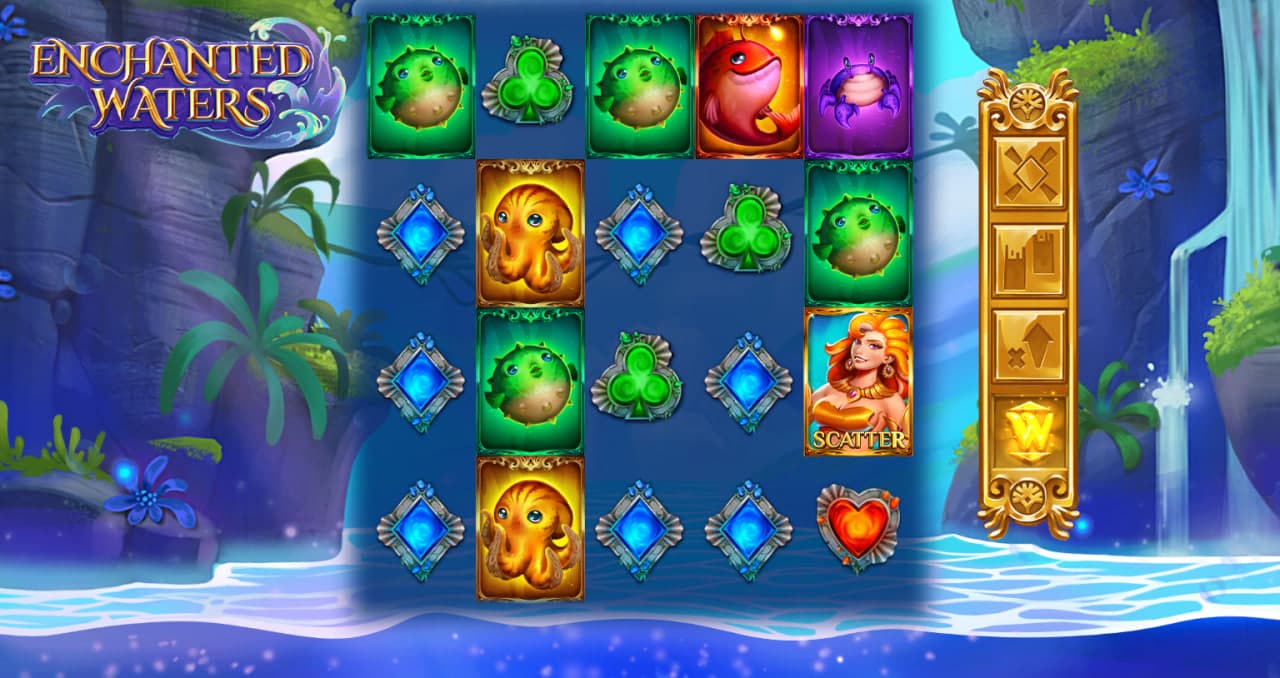The image size is (1280, 678).
Task: Choose the twin towers feature icon
Action: 1028,259
